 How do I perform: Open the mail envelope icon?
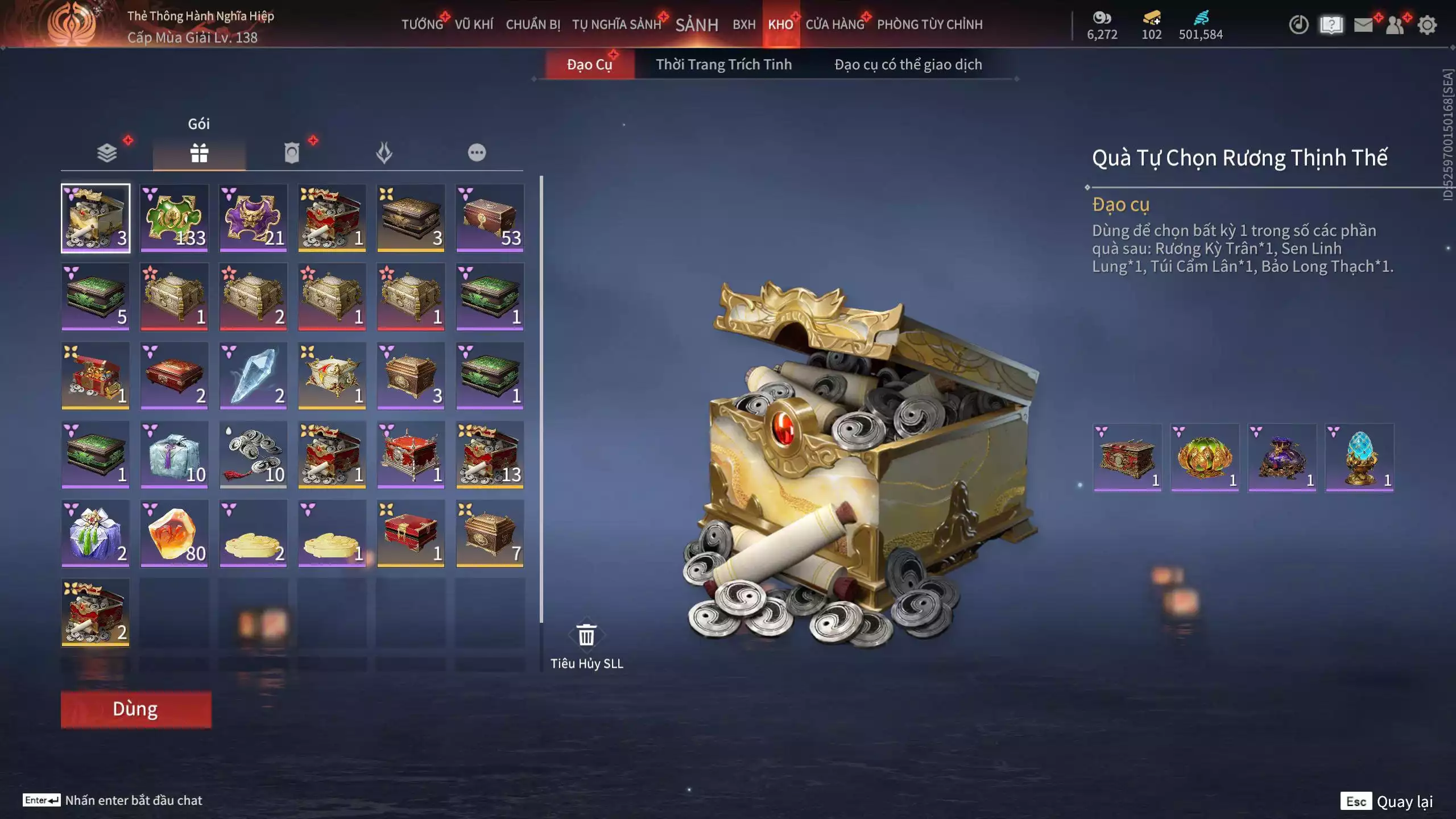(x=1363, y=25)
